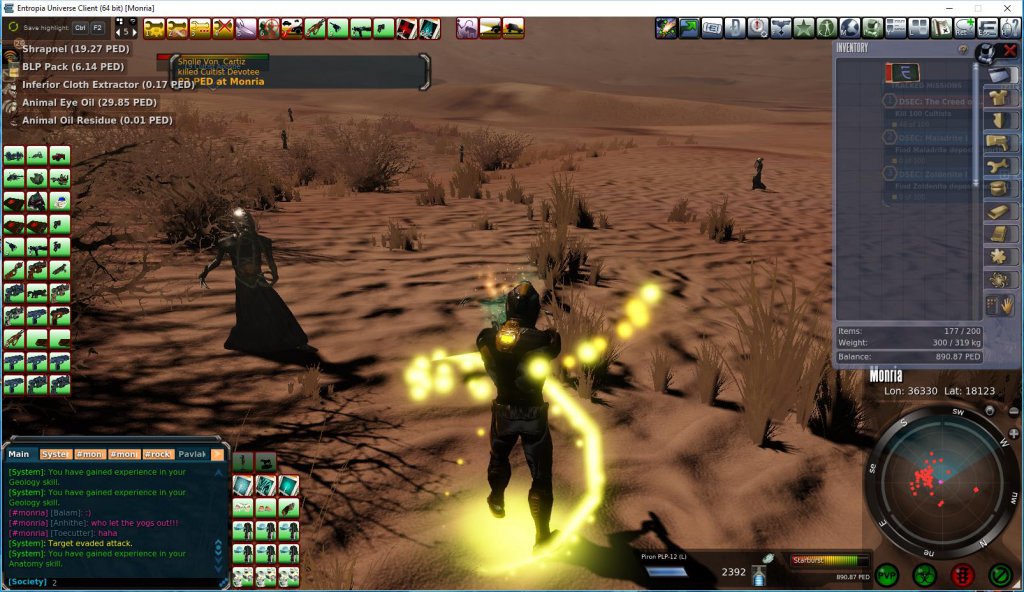Open the Pavlak chat tab
1024x592 pixels.
(x=192, y=454)
